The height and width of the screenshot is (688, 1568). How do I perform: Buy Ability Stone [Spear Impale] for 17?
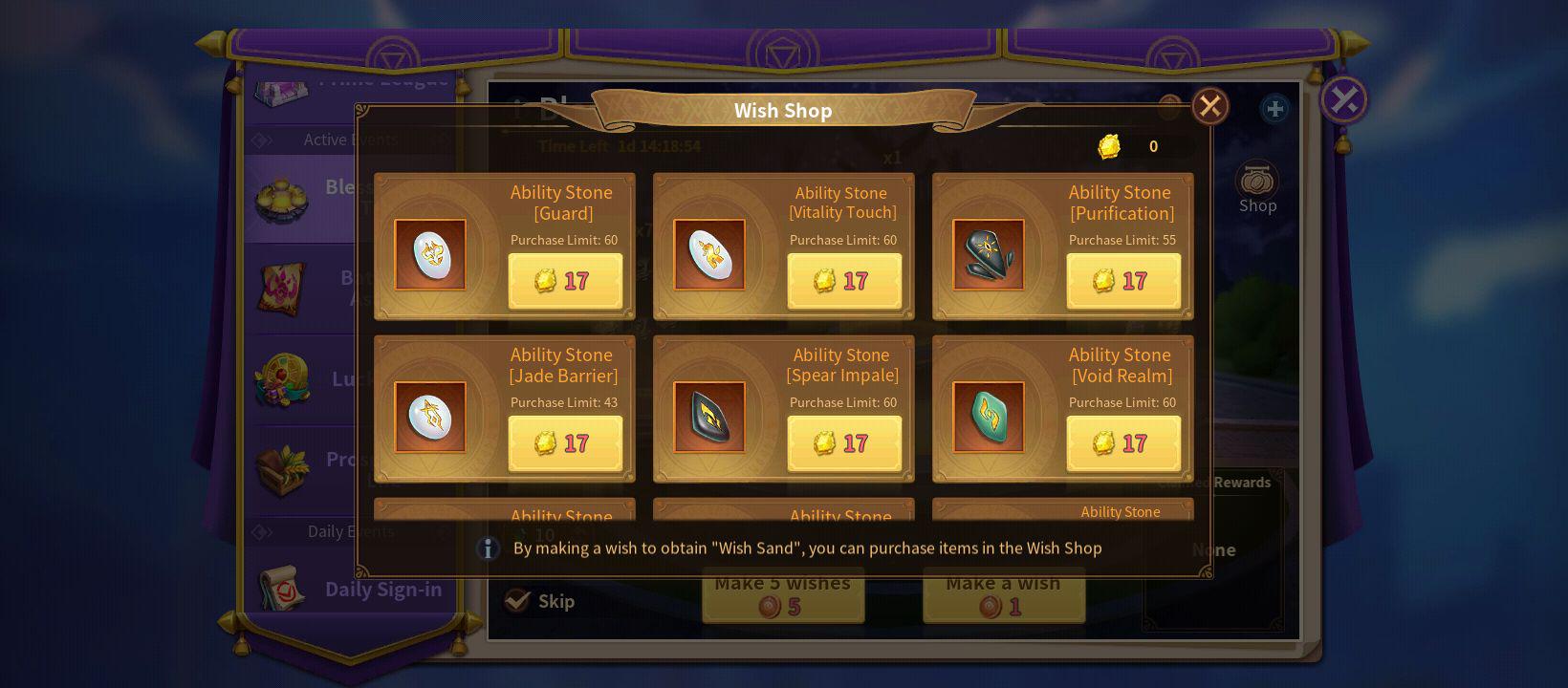[844, 443]
